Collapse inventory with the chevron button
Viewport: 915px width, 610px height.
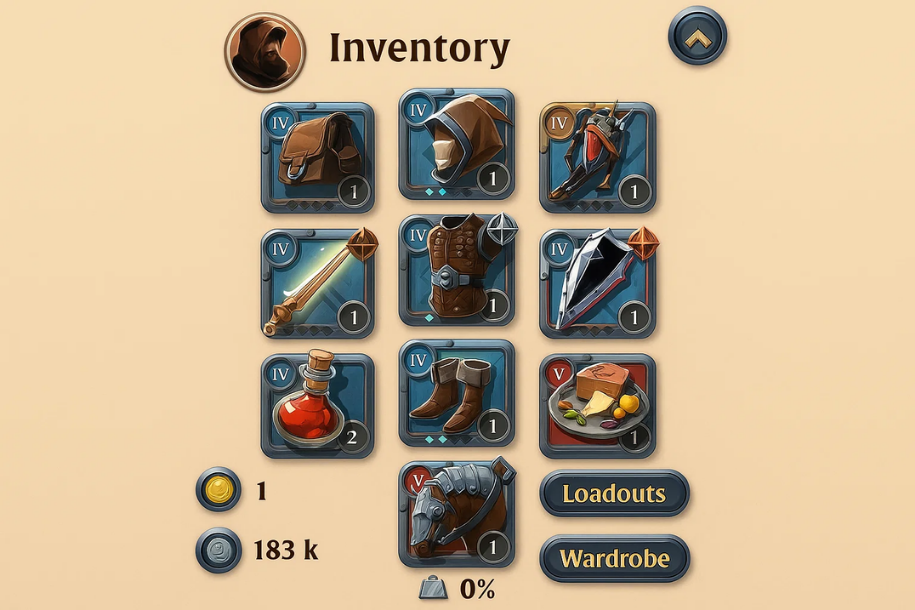697,36
